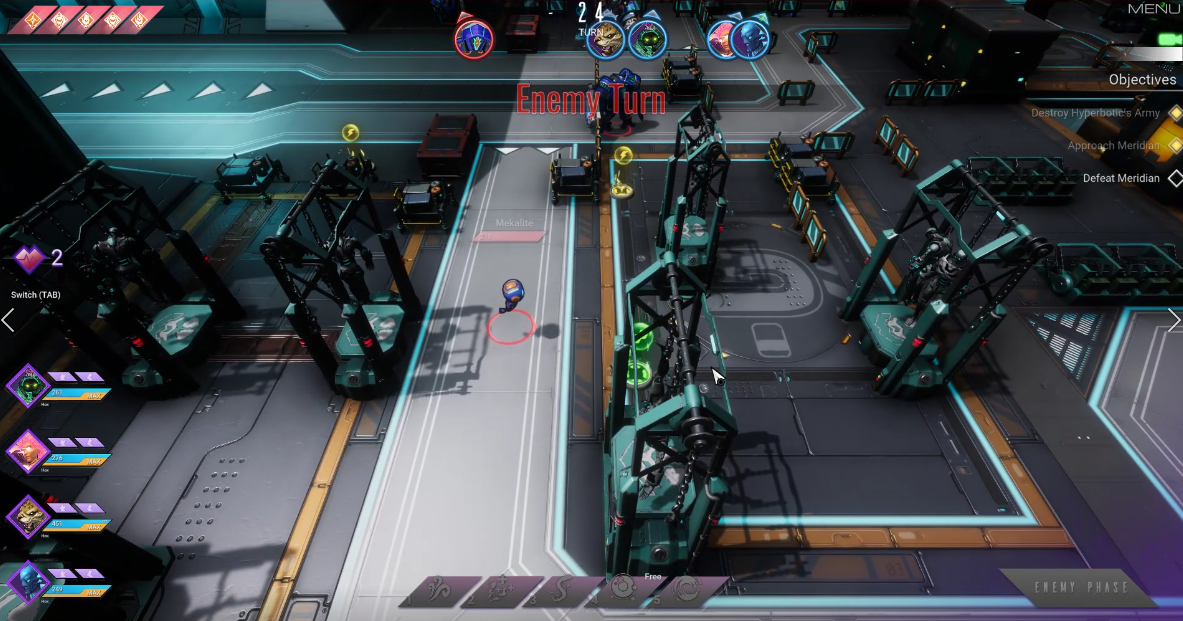Select the Defeat Meridian objective

[1121, 178]
